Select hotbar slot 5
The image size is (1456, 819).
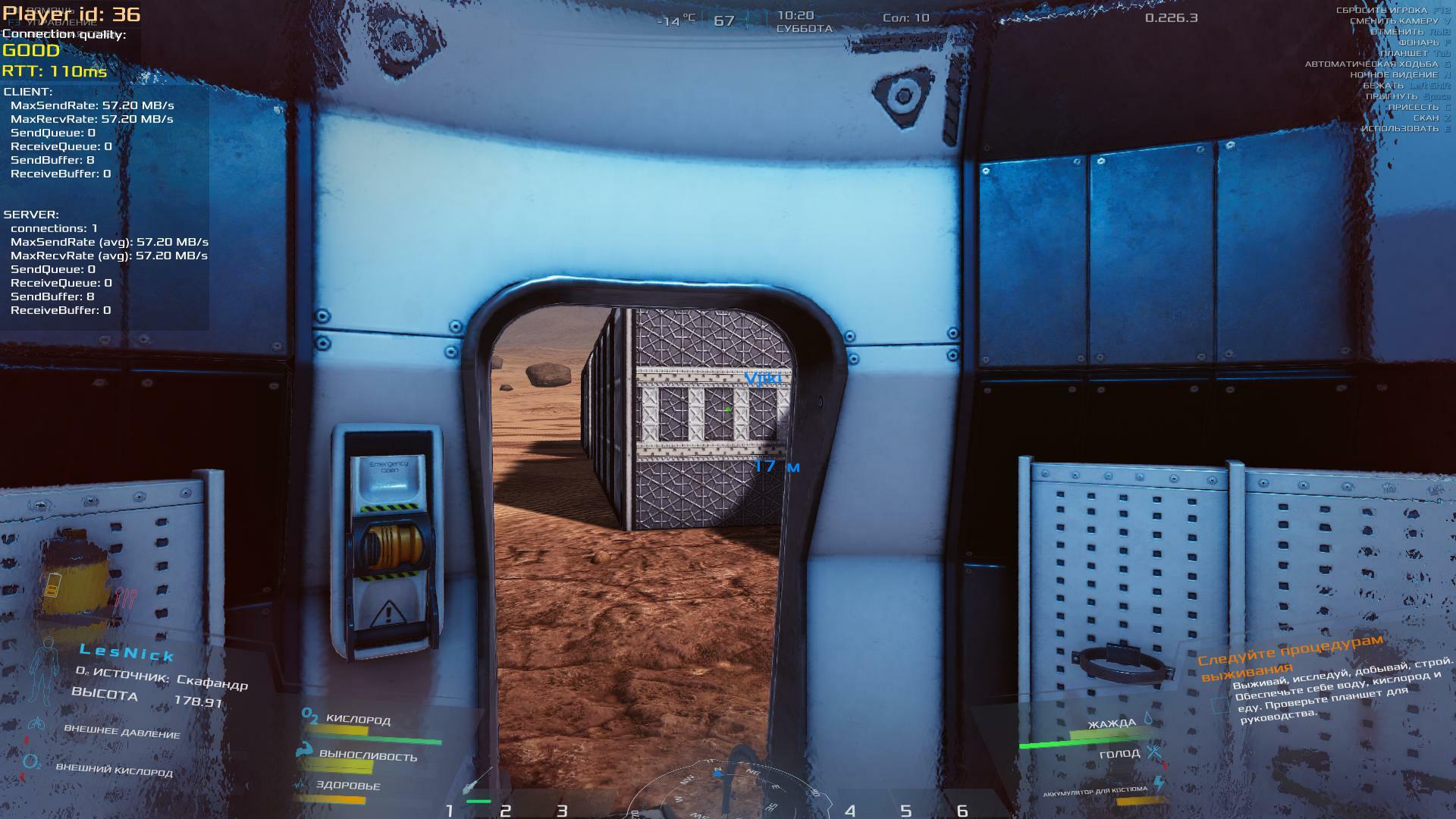point(906,810)
